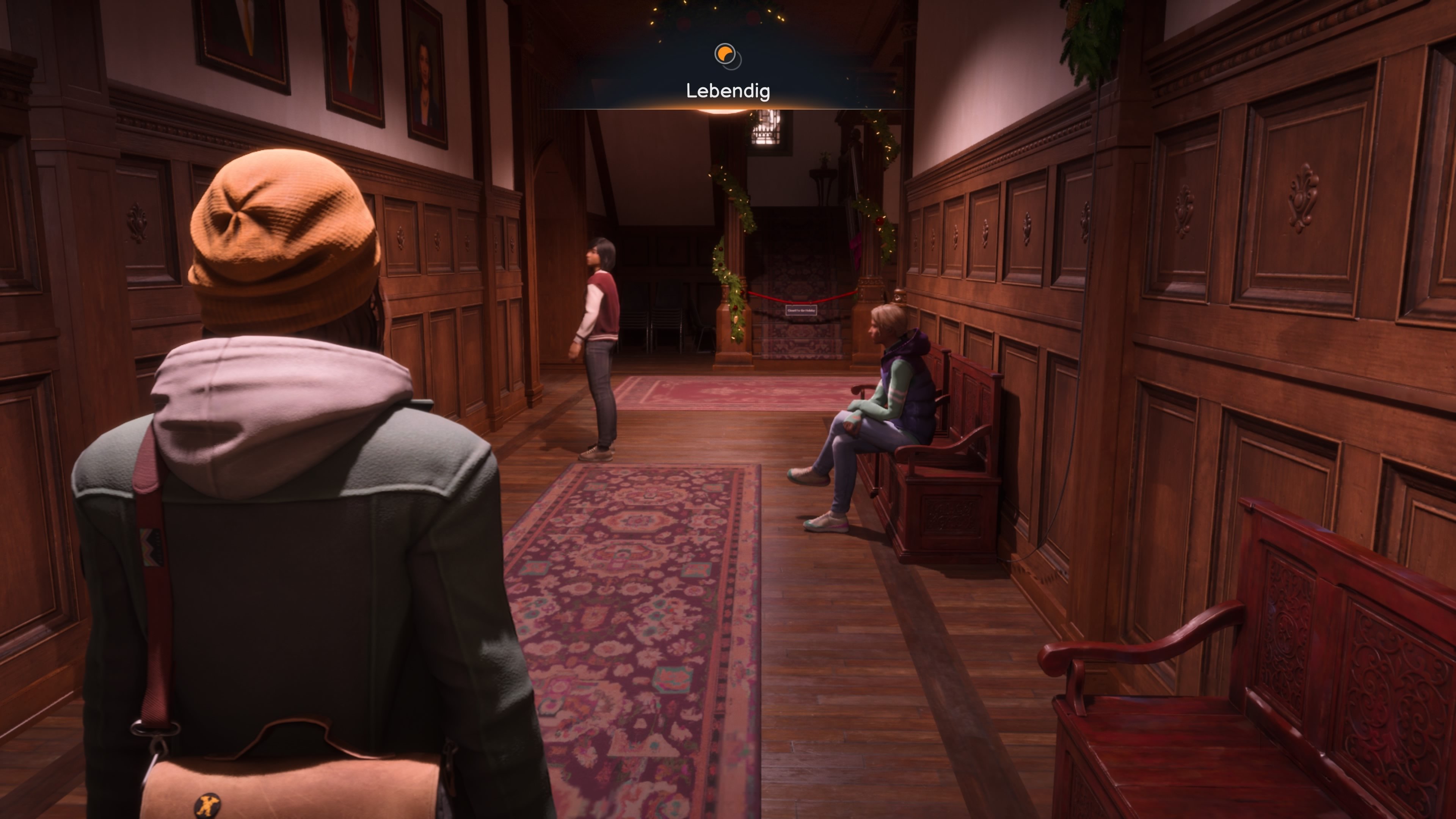Select the Lebendig notification banner

[728, 91]
